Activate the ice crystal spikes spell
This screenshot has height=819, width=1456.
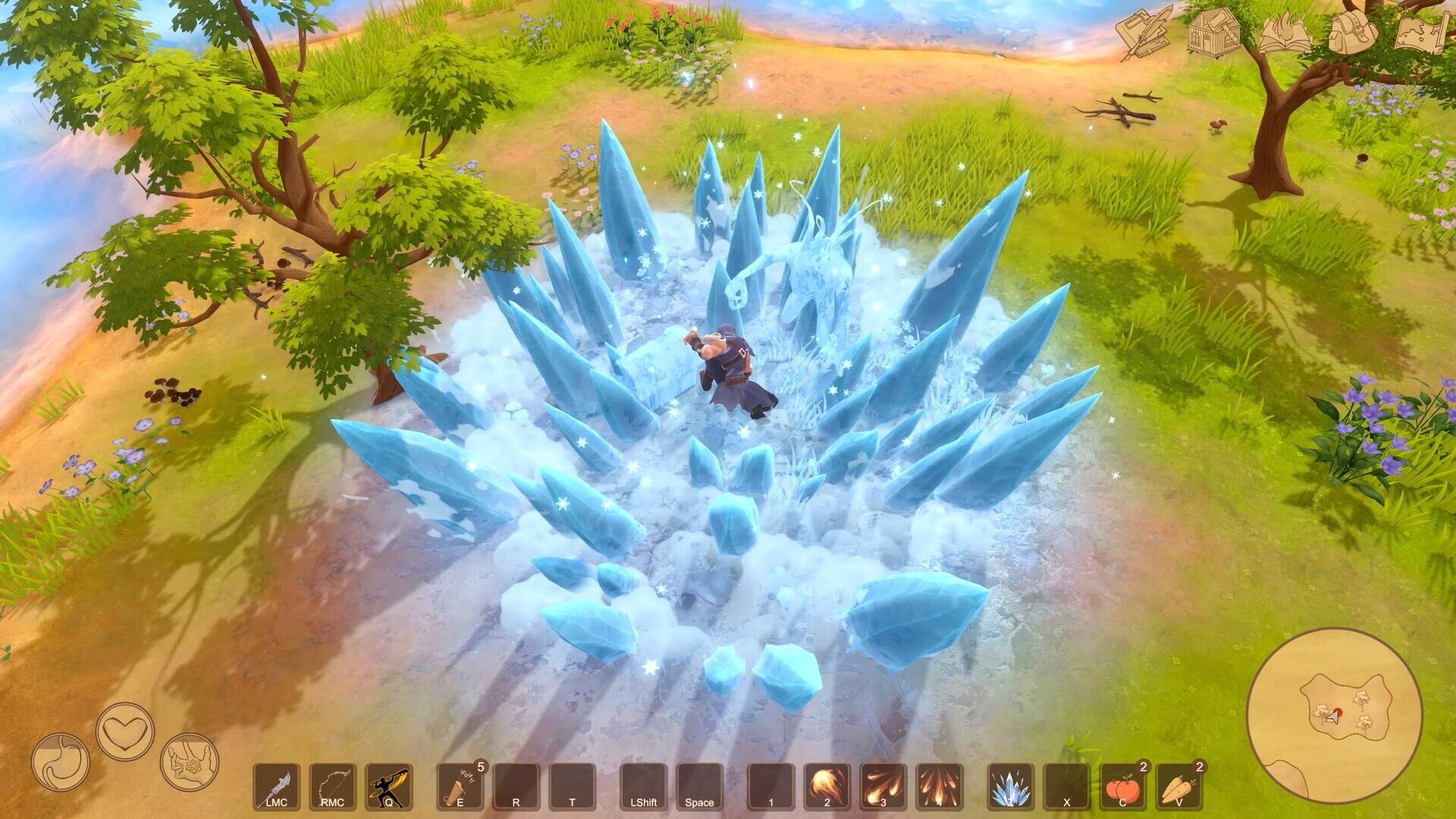(1010, 786)
